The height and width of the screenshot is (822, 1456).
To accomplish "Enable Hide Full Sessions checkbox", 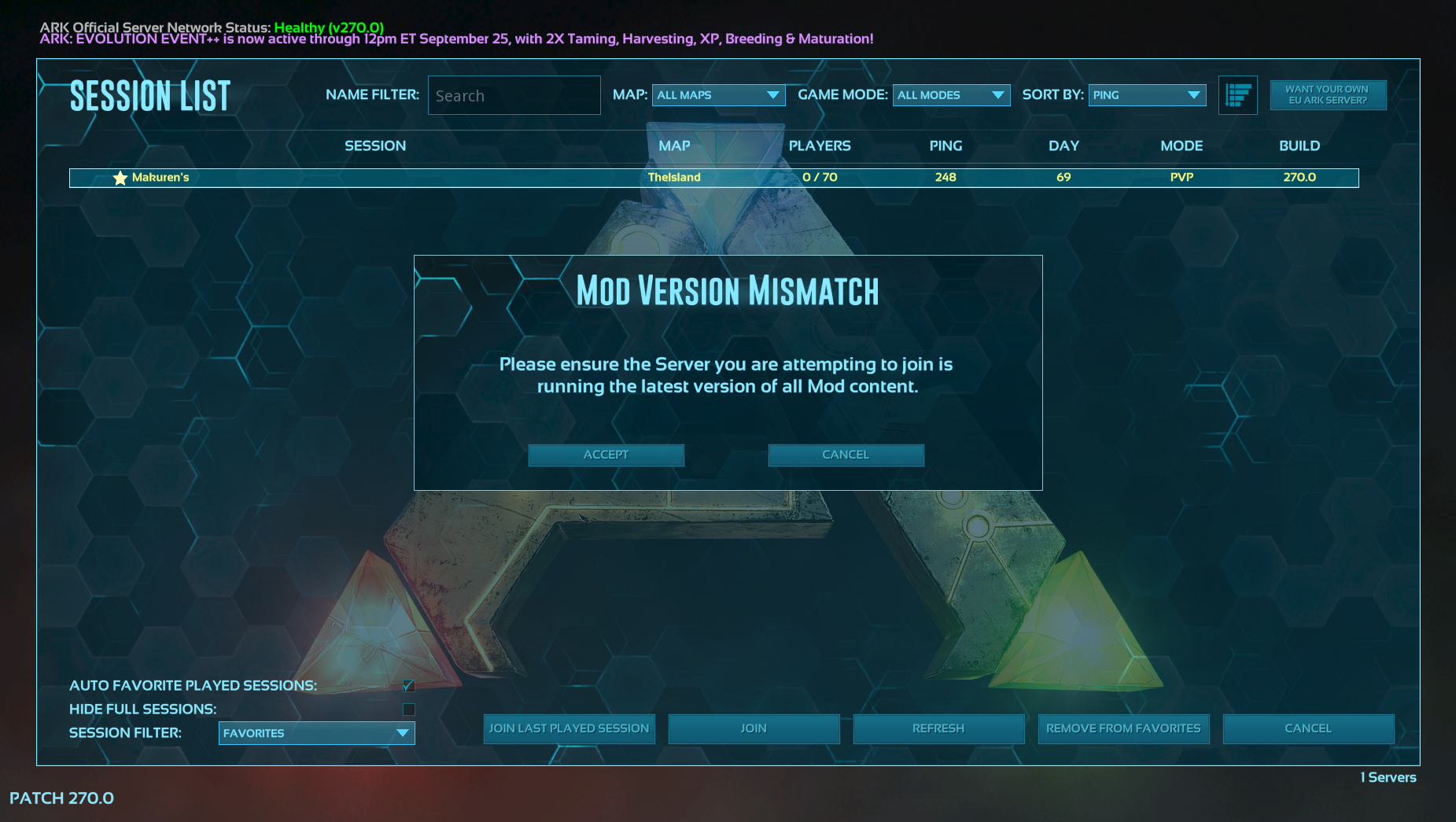I will [x=408, y=710].
